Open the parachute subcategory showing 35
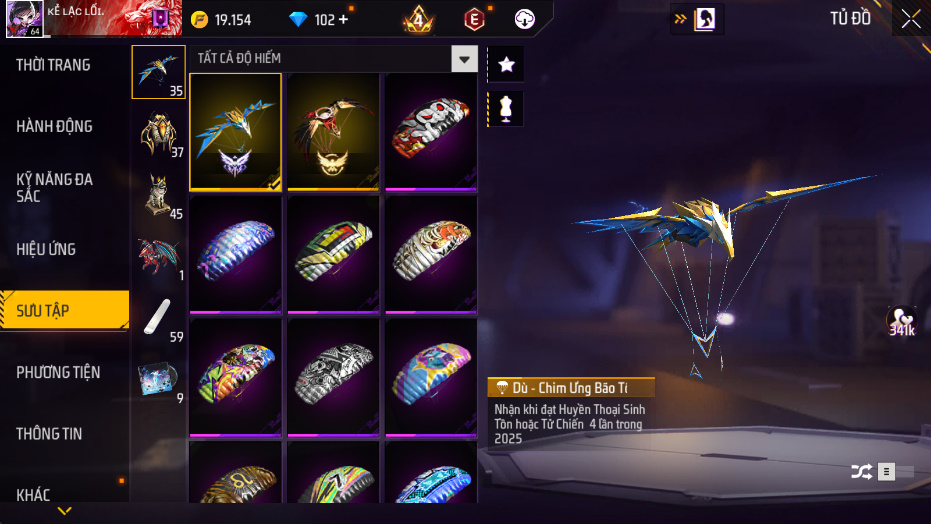 coord(158,72)
